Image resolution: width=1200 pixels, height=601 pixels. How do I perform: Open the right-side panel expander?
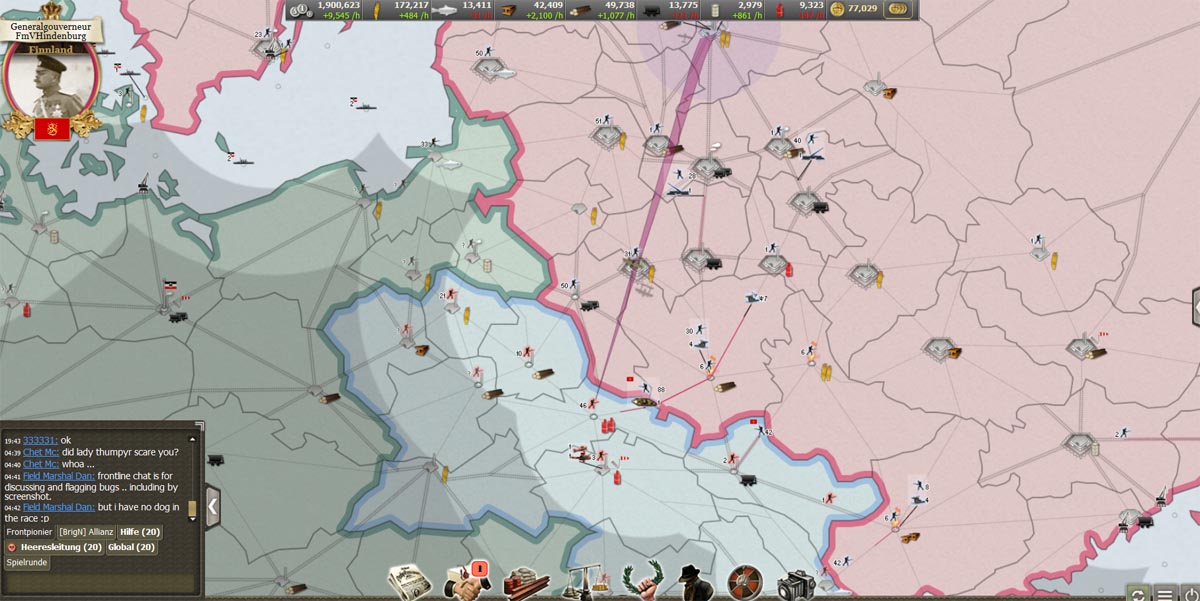click(x=1195, y=307)
